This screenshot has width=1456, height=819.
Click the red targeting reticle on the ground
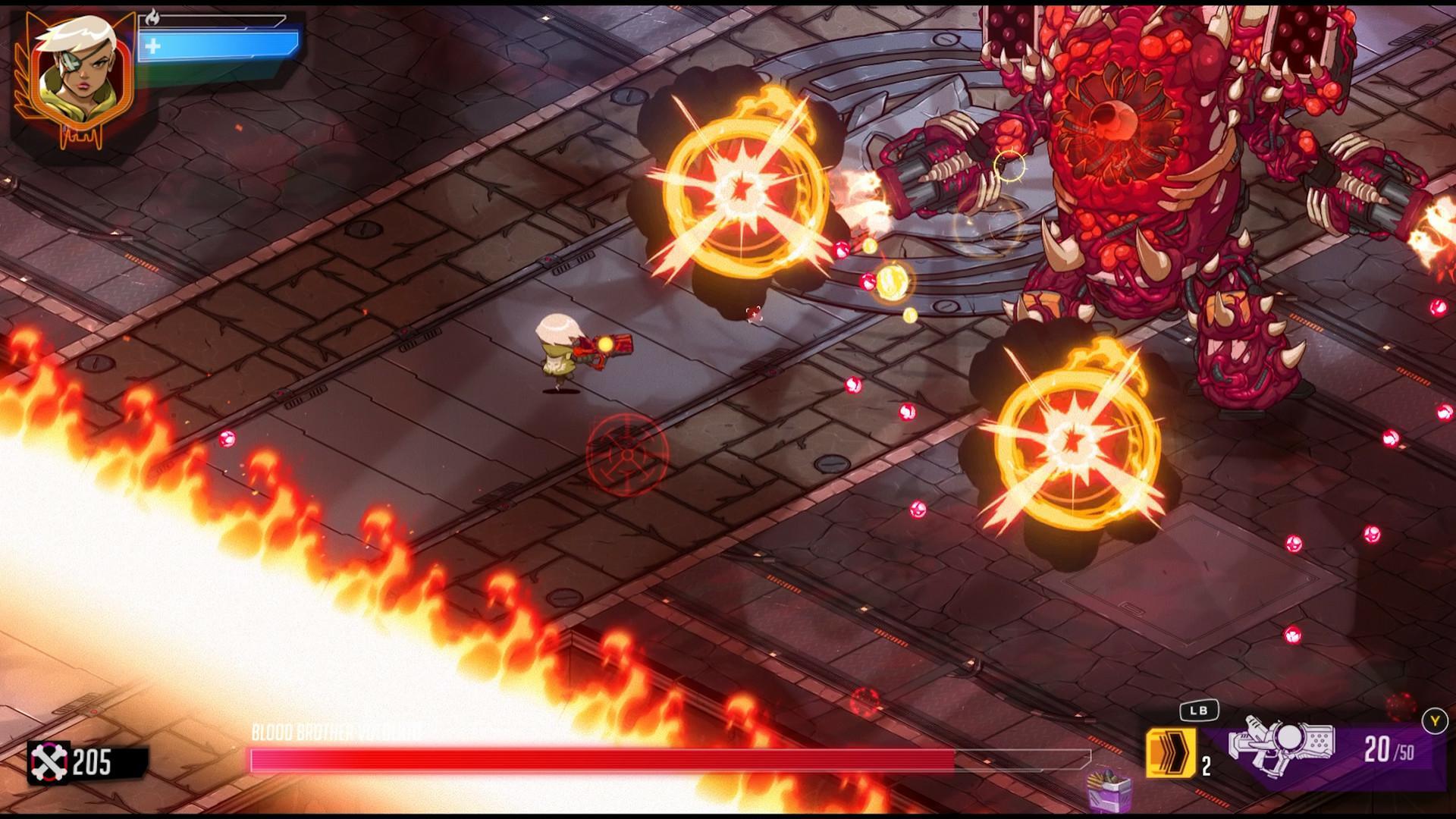pos(626,454)
